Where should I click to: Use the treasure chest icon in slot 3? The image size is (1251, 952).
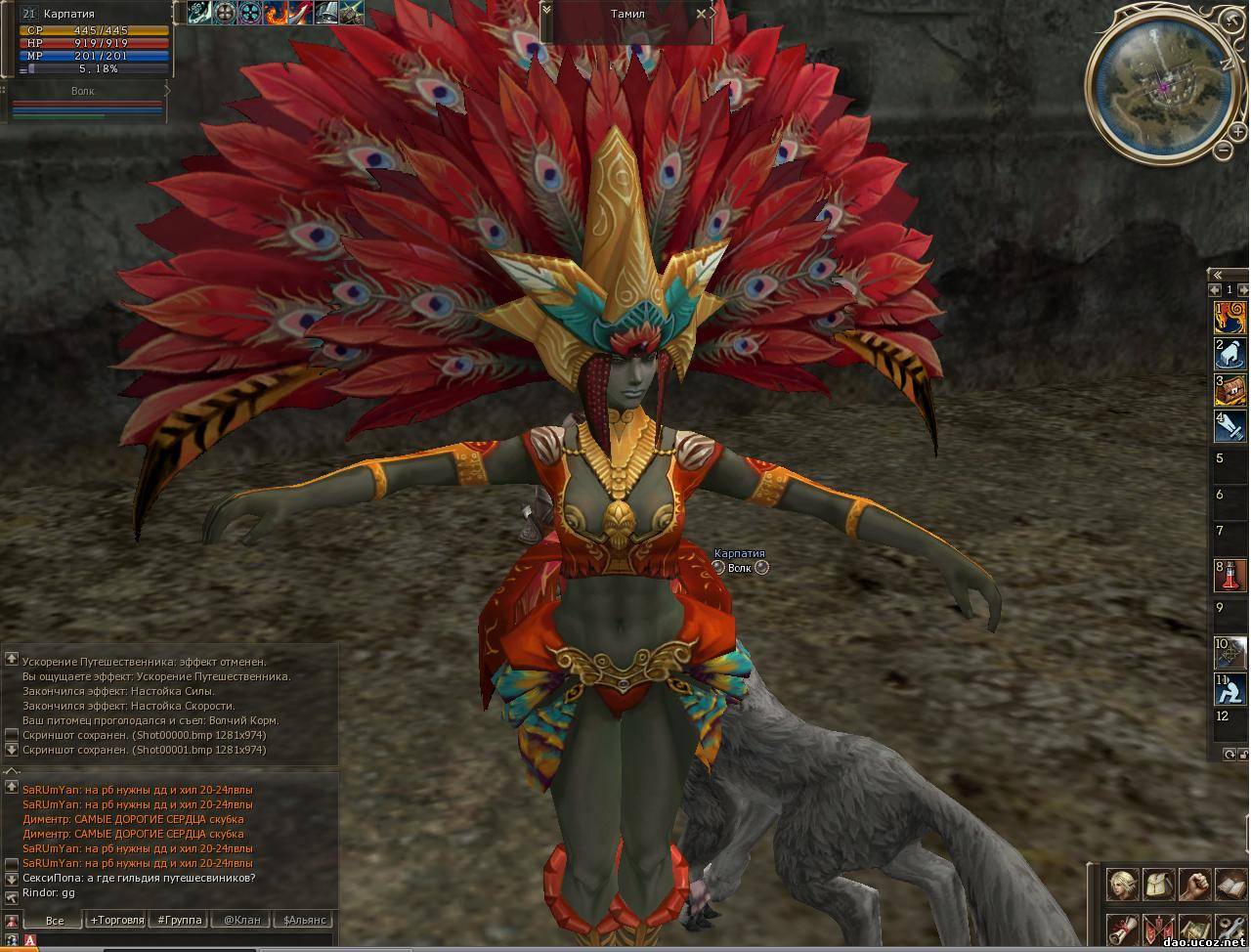(x=1230, y=389)
